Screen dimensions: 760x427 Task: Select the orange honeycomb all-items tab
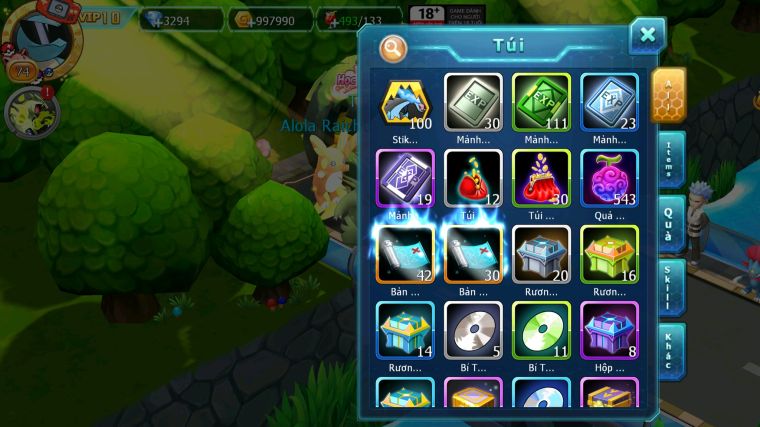pos(668,95)
